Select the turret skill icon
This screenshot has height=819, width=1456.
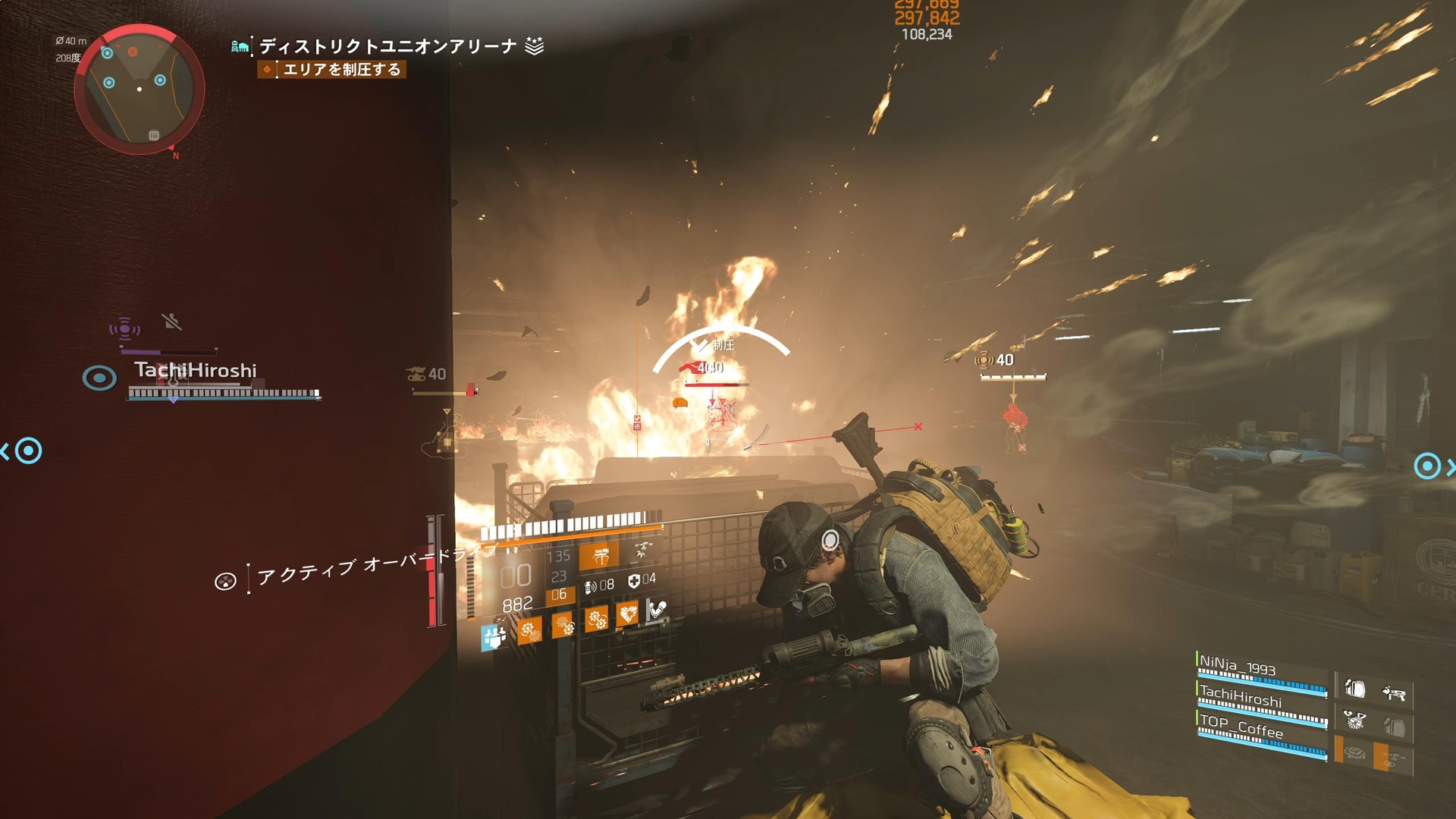click(601, 556)
